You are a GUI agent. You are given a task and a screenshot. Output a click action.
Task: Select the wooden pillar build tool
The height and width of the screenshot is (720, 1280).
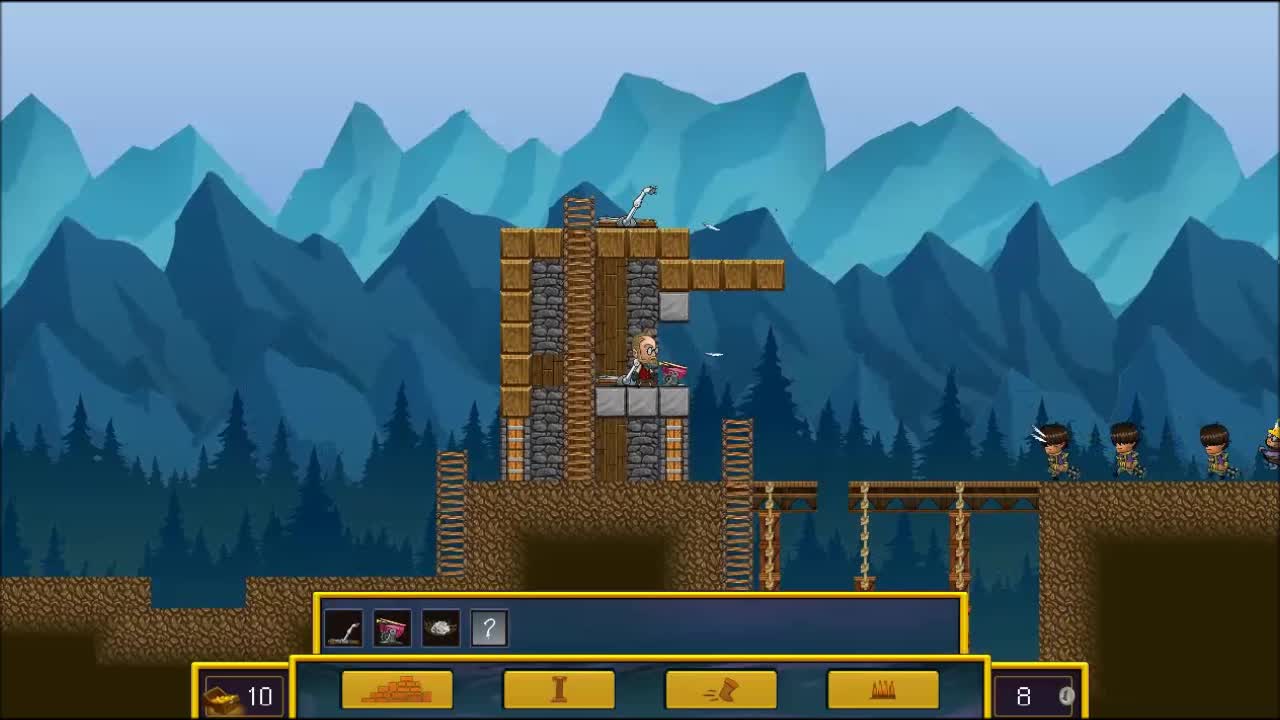[x=560, y=689]
